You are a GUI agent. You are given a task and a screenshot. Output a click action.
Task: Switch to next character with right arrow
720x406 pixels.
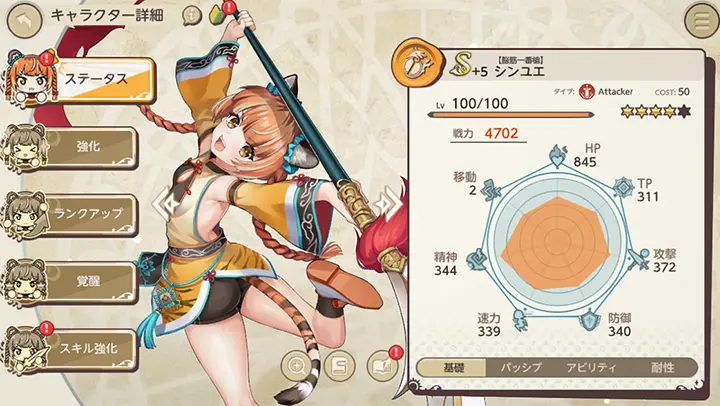[385, 203]
